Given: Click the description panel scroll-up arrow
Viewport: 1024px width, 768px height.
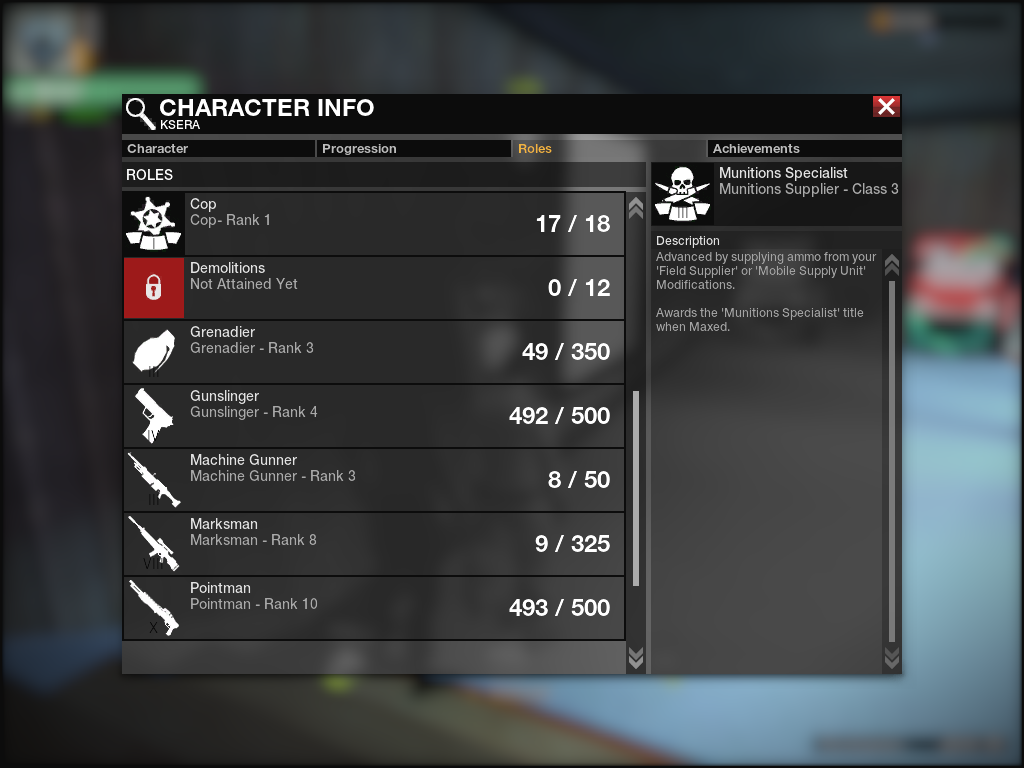Looking at the screenshot, I should [x=892, y=265].
